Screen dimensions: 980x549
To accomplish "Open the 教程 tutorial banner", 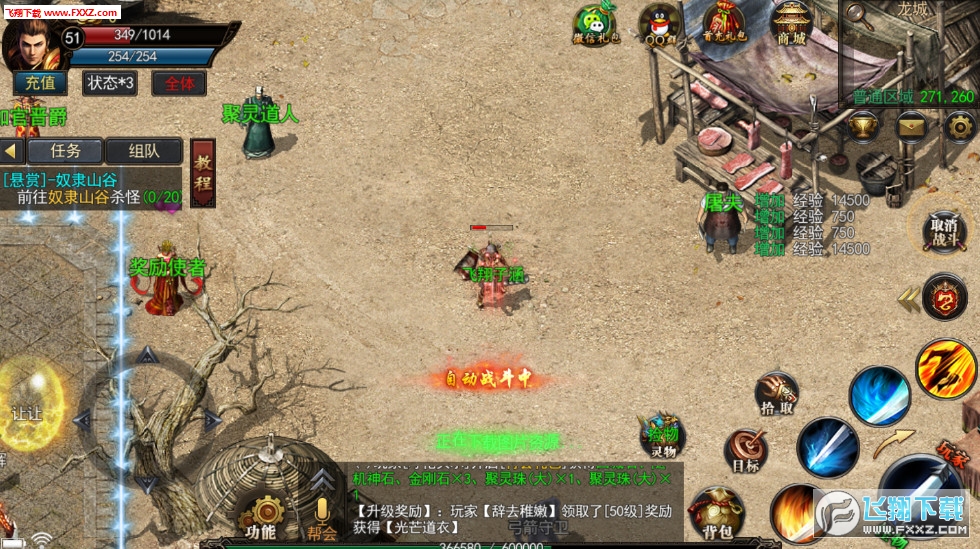I will 203,172.
